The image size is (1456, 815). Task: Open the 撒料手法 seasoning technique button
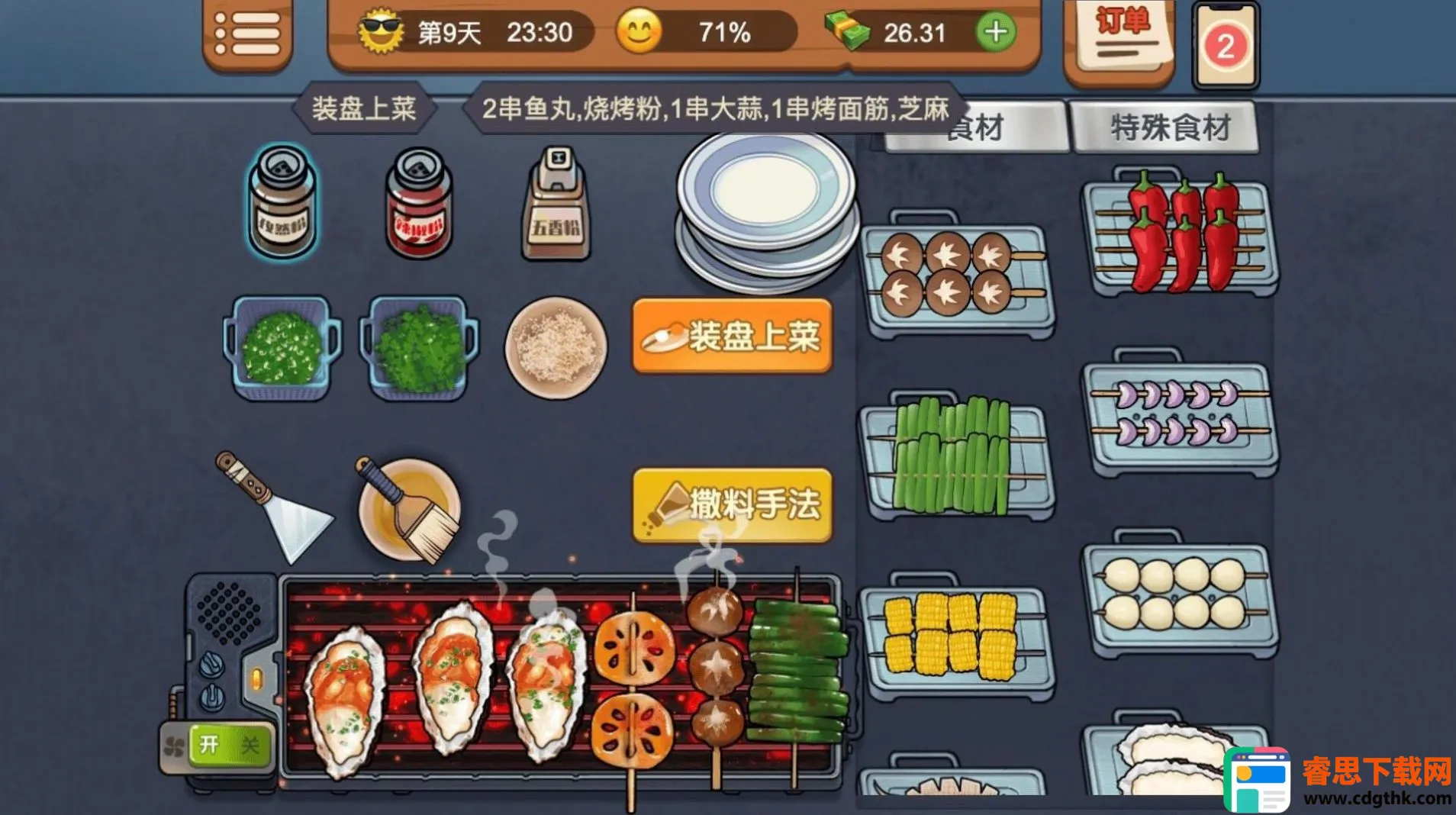(x=731, y=504)
